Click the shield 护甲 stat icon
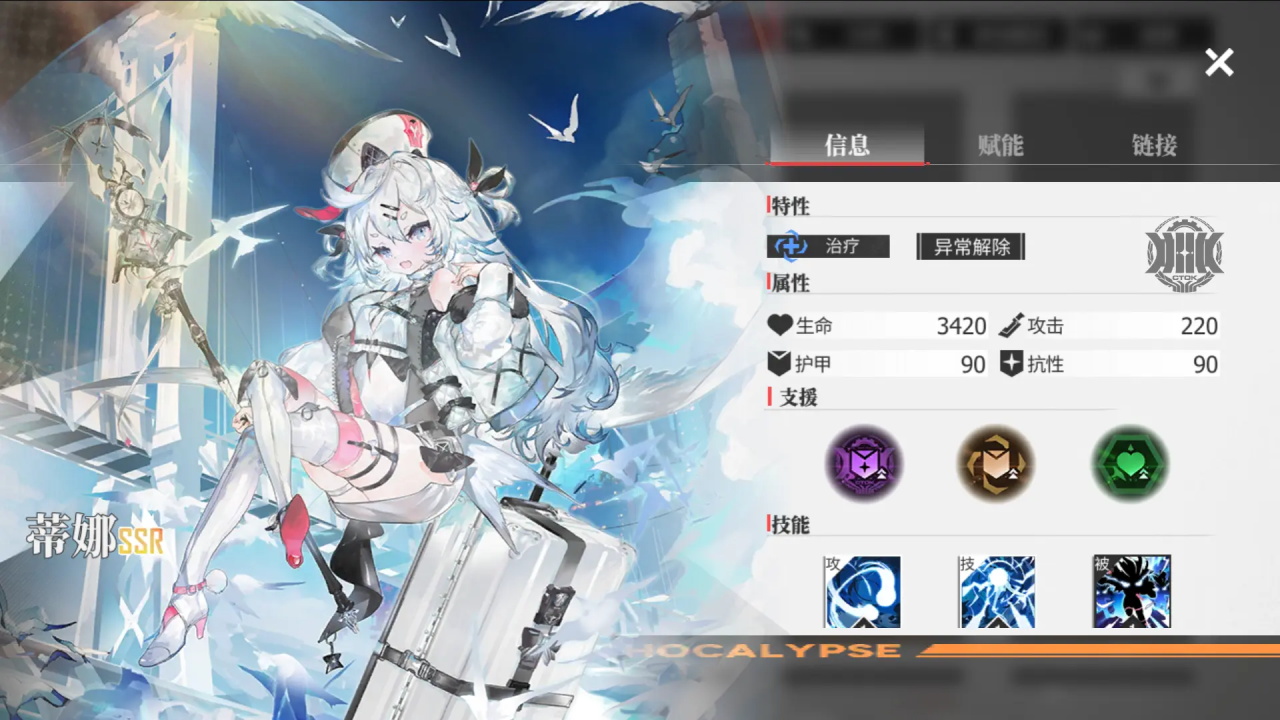1280x720 pixels. click(x=779, y=363)
